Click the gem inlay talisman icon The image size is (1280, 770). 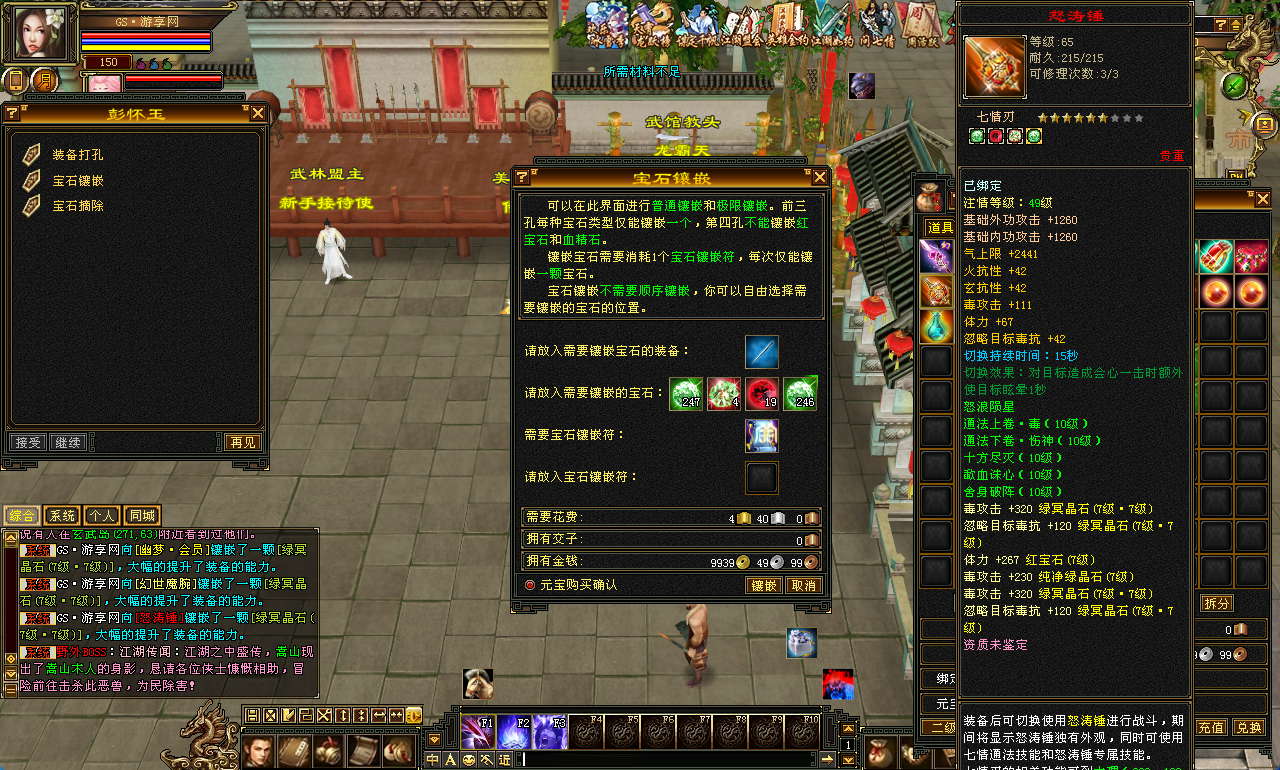point(761,435)
